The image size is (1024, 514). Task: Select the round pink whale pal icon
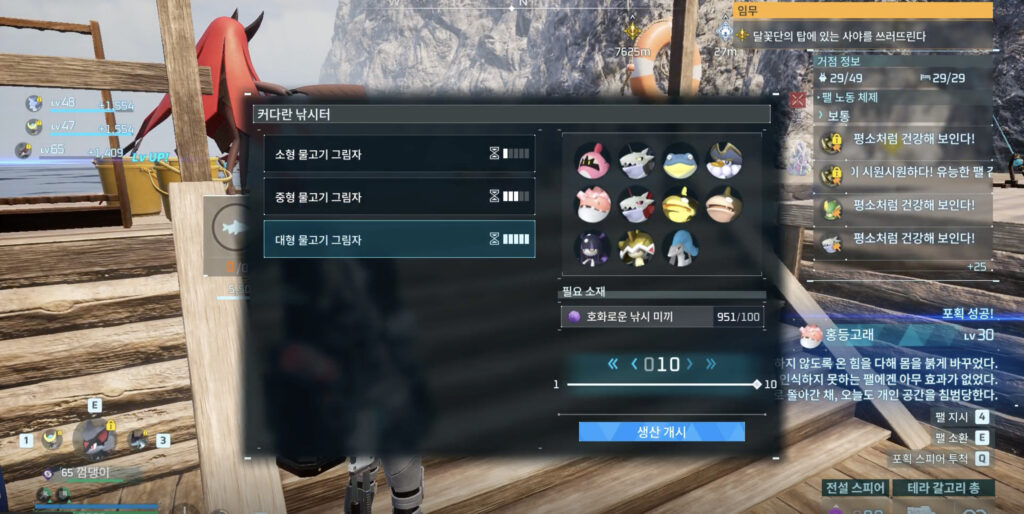(x=592, y=204)
